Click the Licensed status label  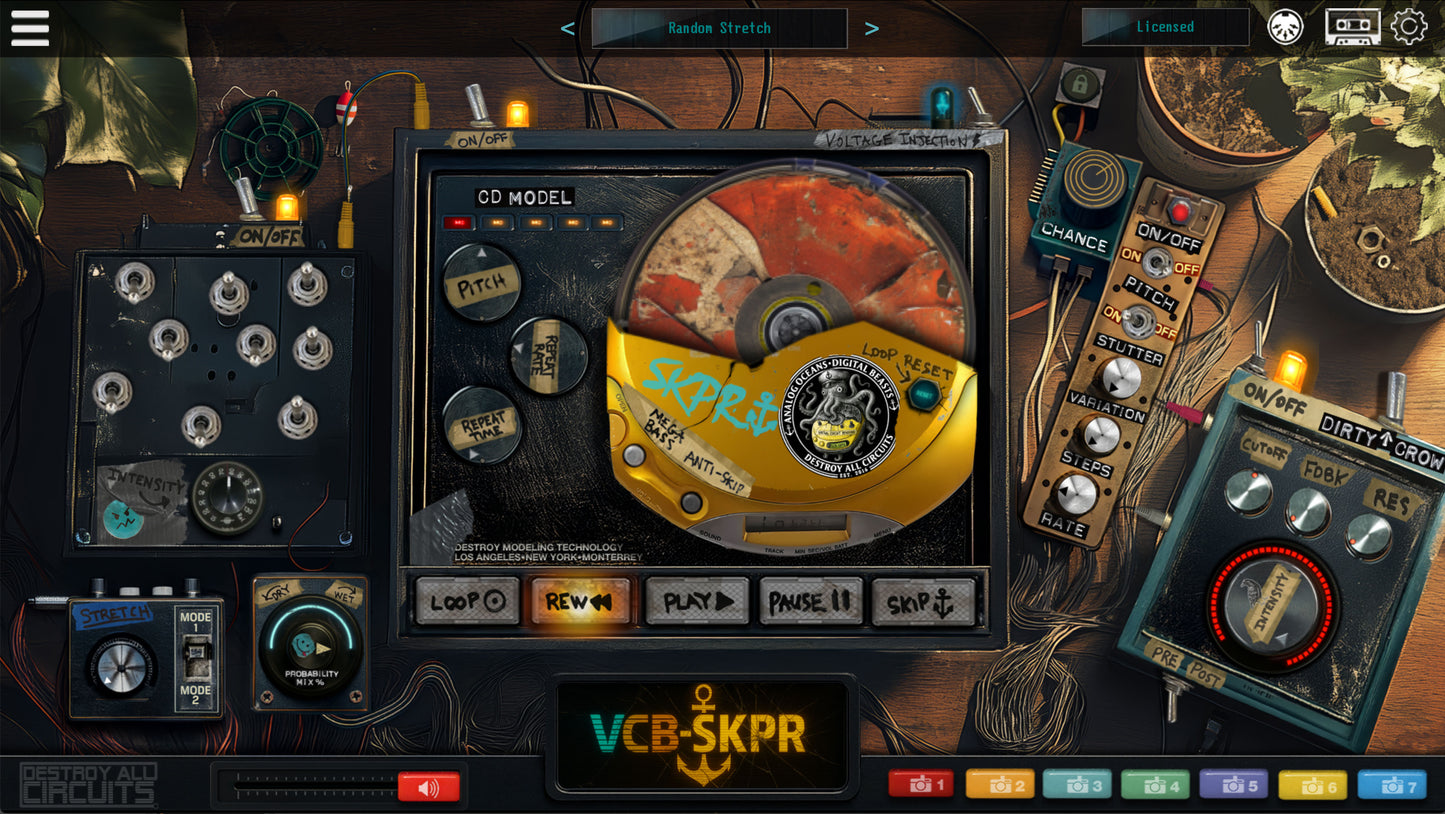pos(1166,27)
